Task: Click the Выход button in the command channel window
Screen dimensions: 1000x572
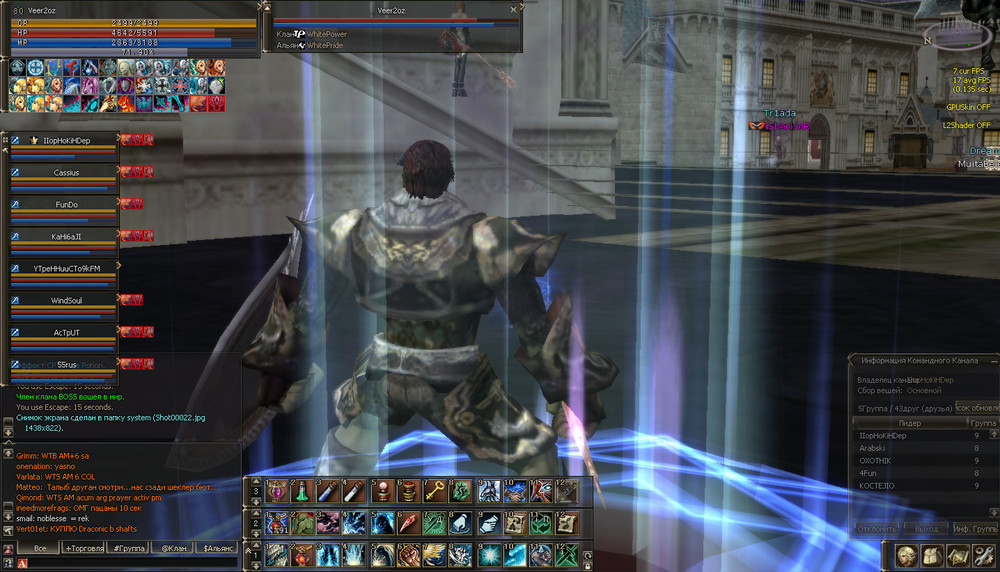Action: [x=925, y=528]
